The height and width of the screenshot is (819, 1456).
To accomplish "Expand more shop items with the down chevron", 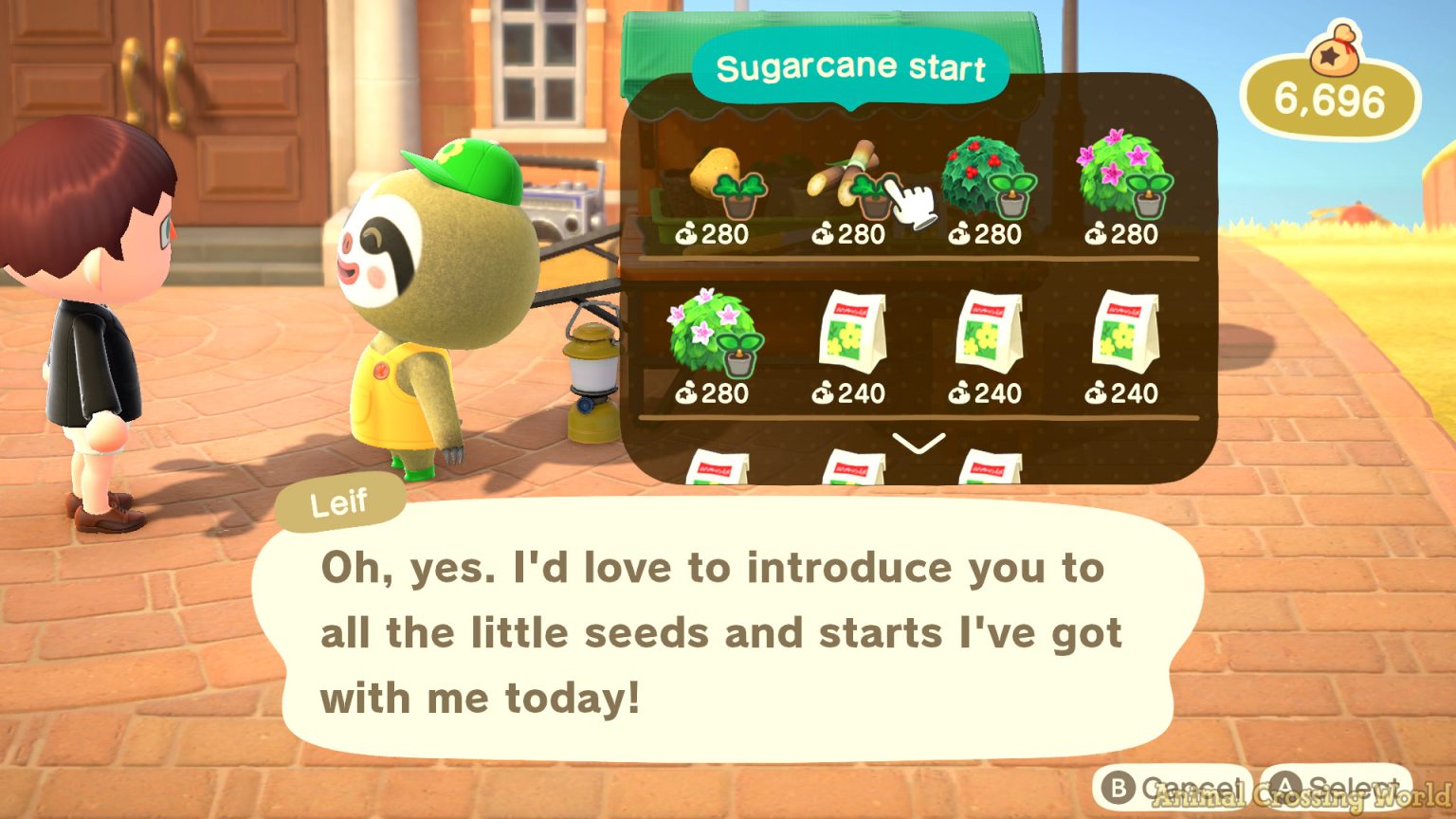I will point(917,444).
